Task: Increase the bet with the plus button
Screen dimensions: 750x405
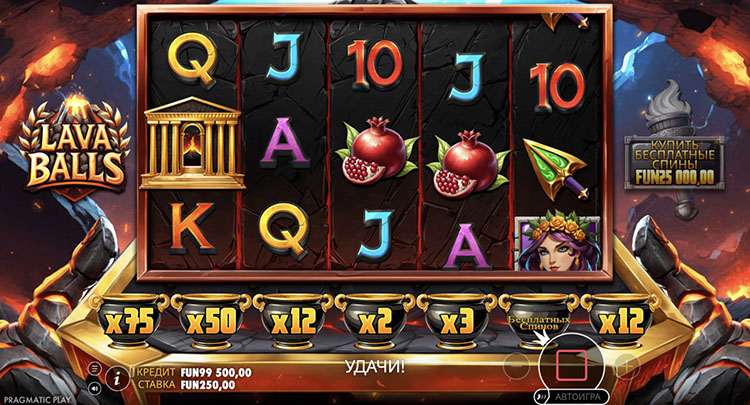Action: pyautogui.click(x=627, y=365)
